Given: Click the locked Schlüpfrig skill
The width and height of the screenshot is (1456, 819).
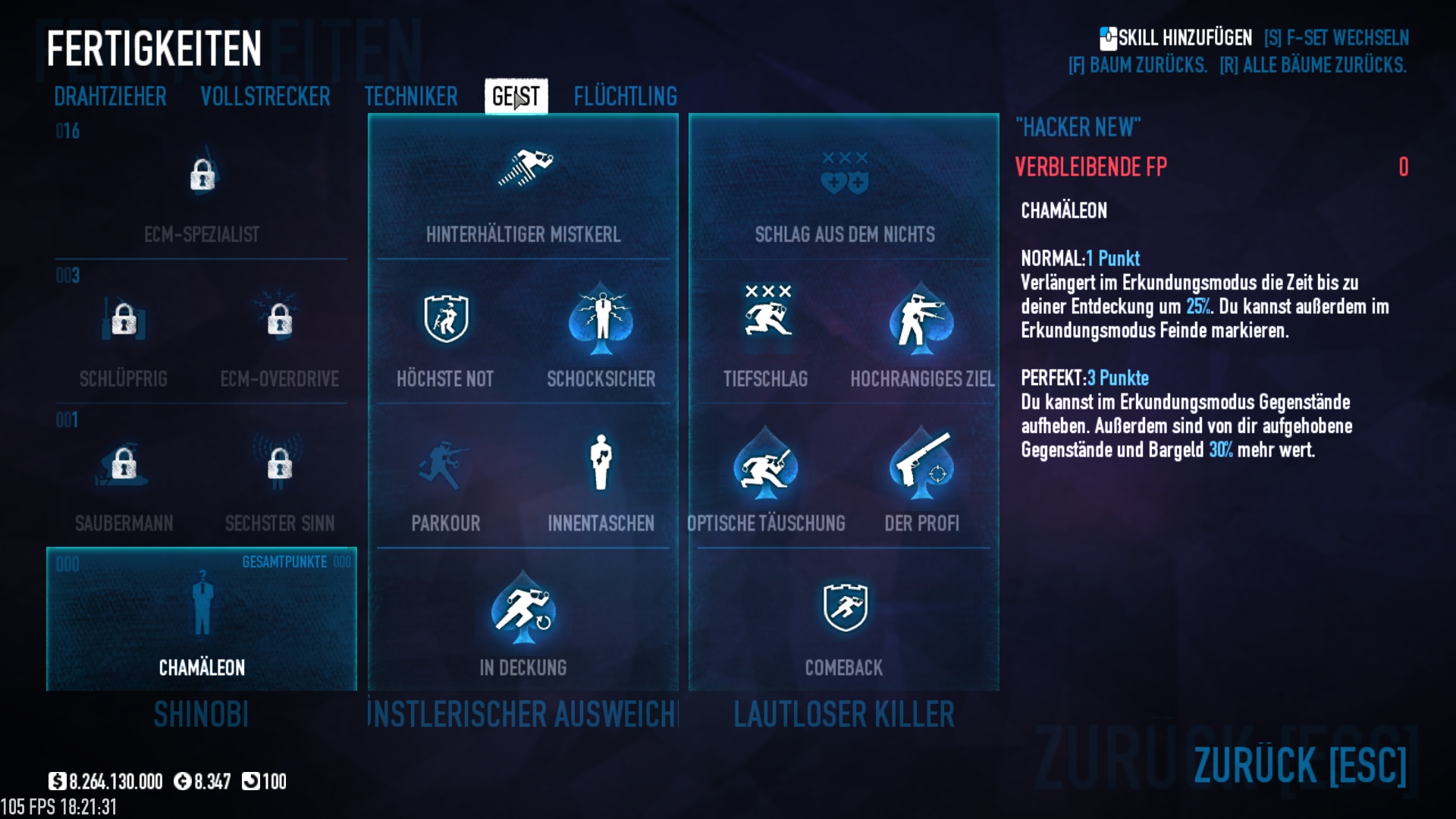Looking at the screenshot, I should 124,334.
